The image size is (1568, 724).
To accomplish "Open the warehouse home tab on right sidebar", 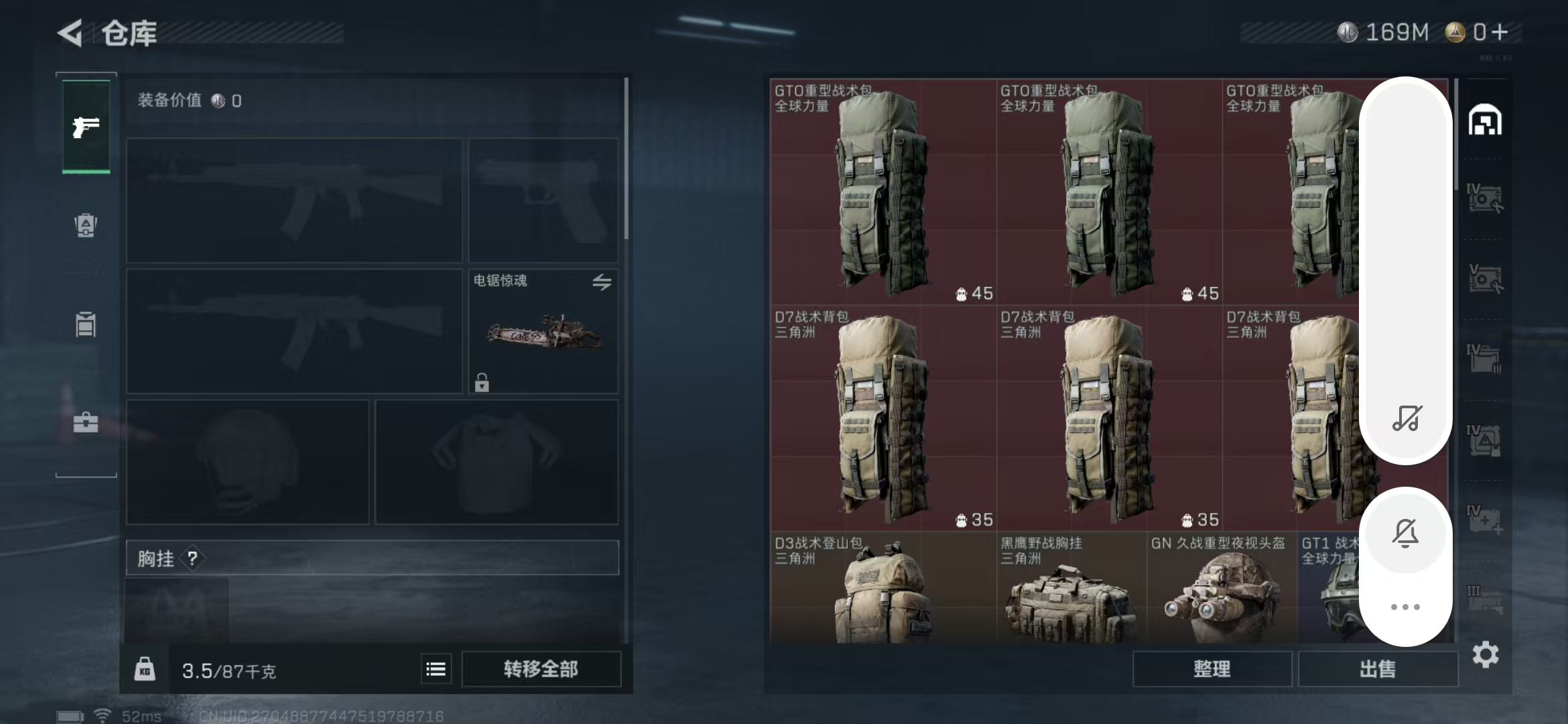I will pos(1486,119).
